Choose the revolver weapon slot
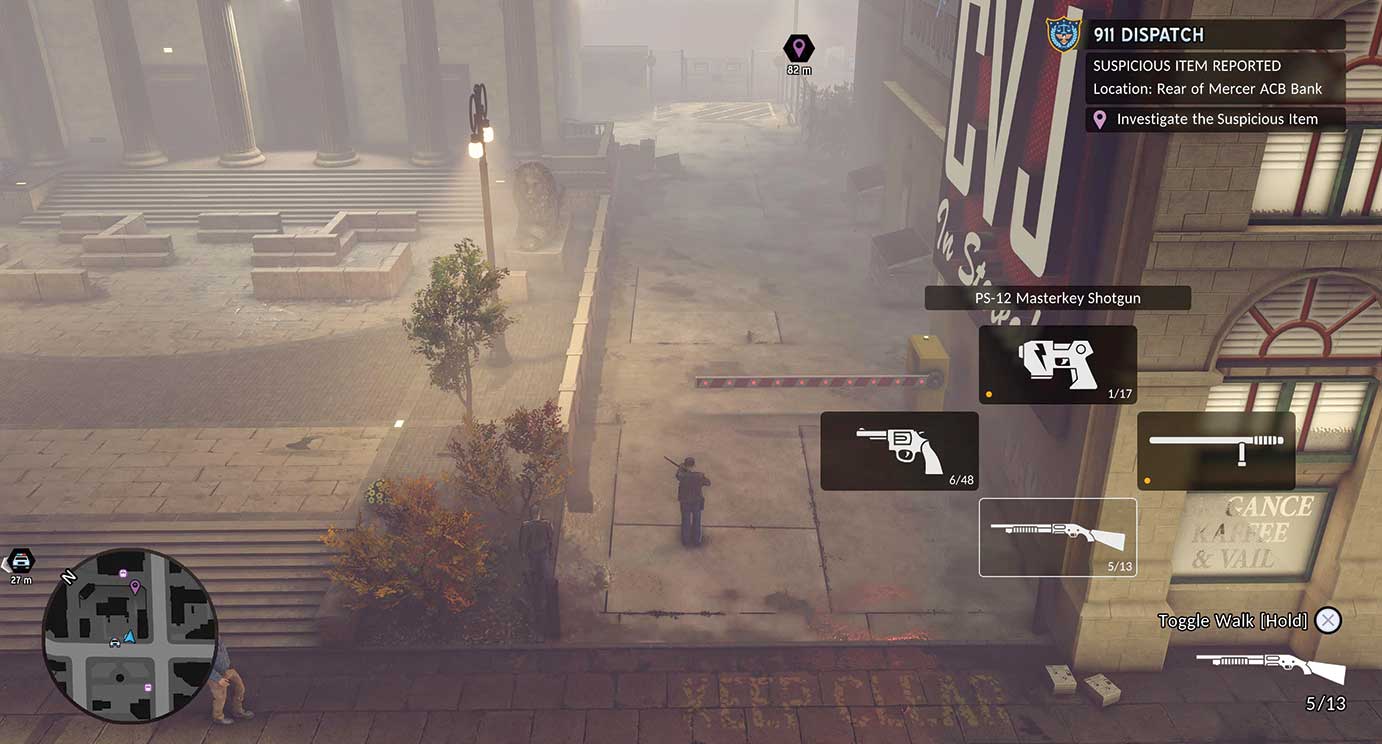 click(899, 451)
